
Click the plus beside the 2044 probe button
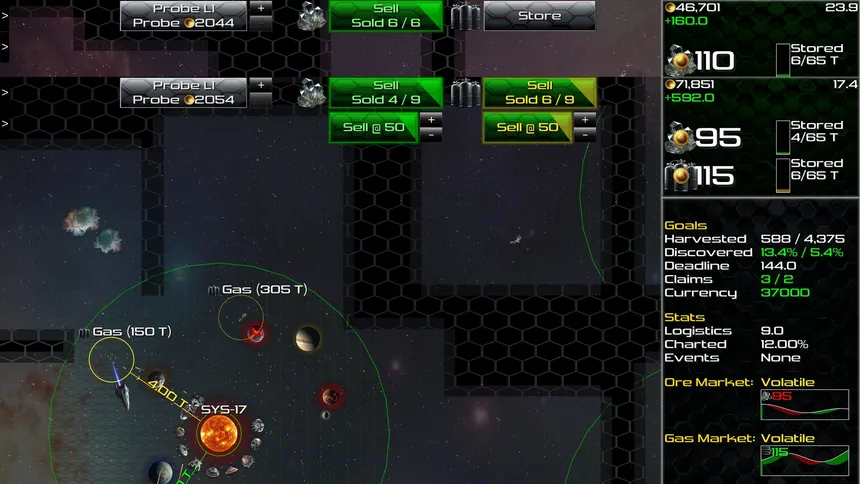[x=260, y=7]
